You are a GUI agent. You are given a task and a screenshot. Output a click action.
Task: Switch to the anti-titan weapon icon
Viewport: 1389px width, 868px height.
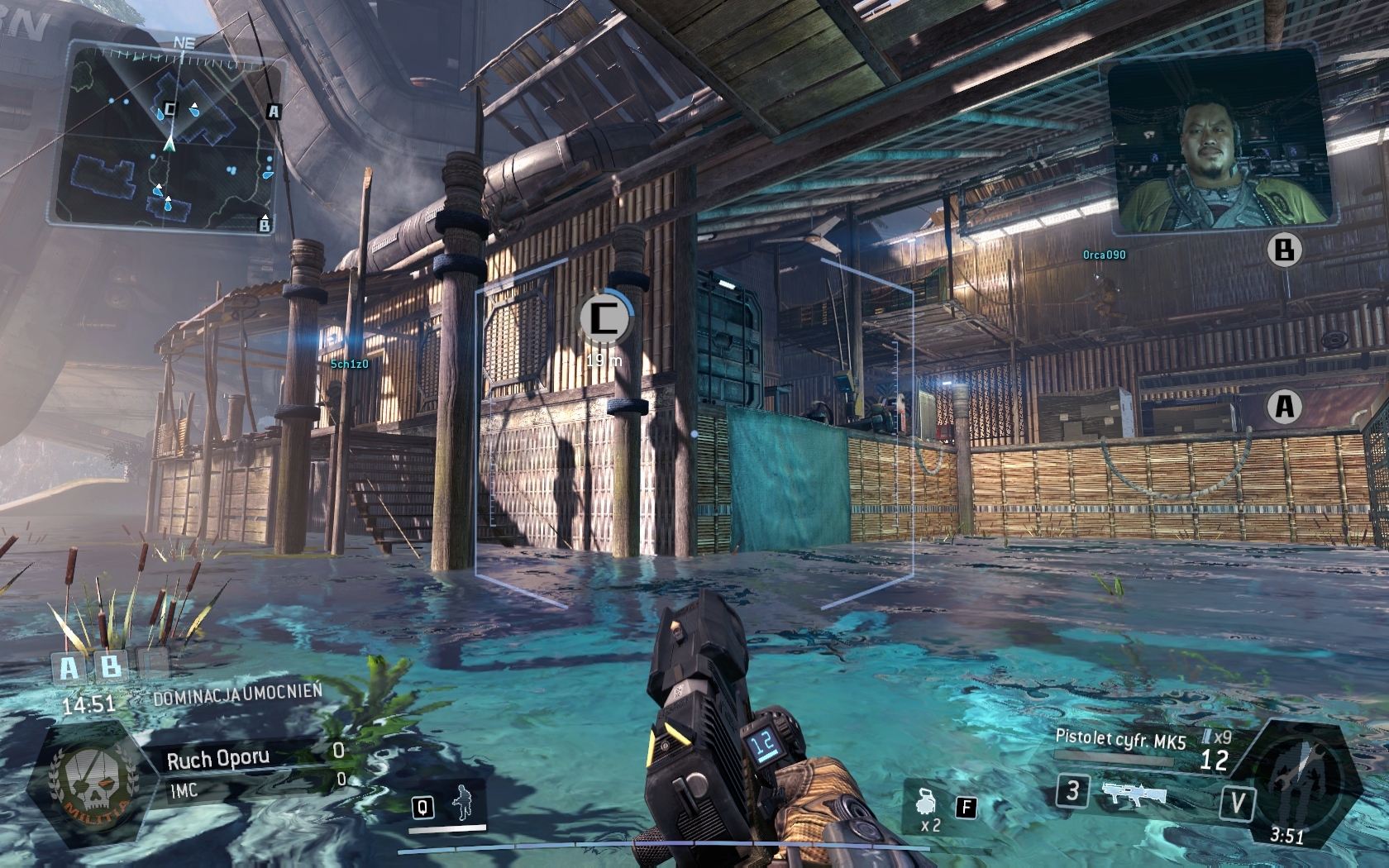pos(1134,794)
